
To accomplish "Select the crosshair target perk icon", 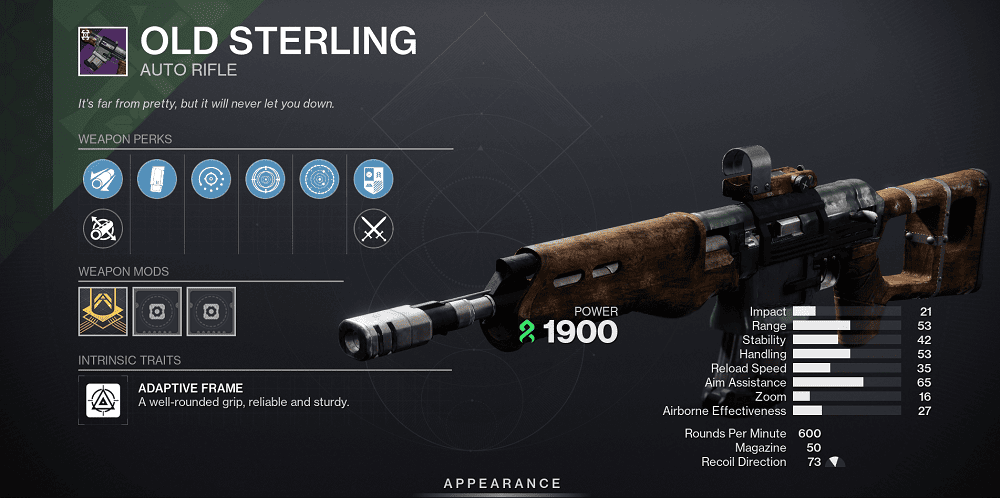I will click(265, 180).
